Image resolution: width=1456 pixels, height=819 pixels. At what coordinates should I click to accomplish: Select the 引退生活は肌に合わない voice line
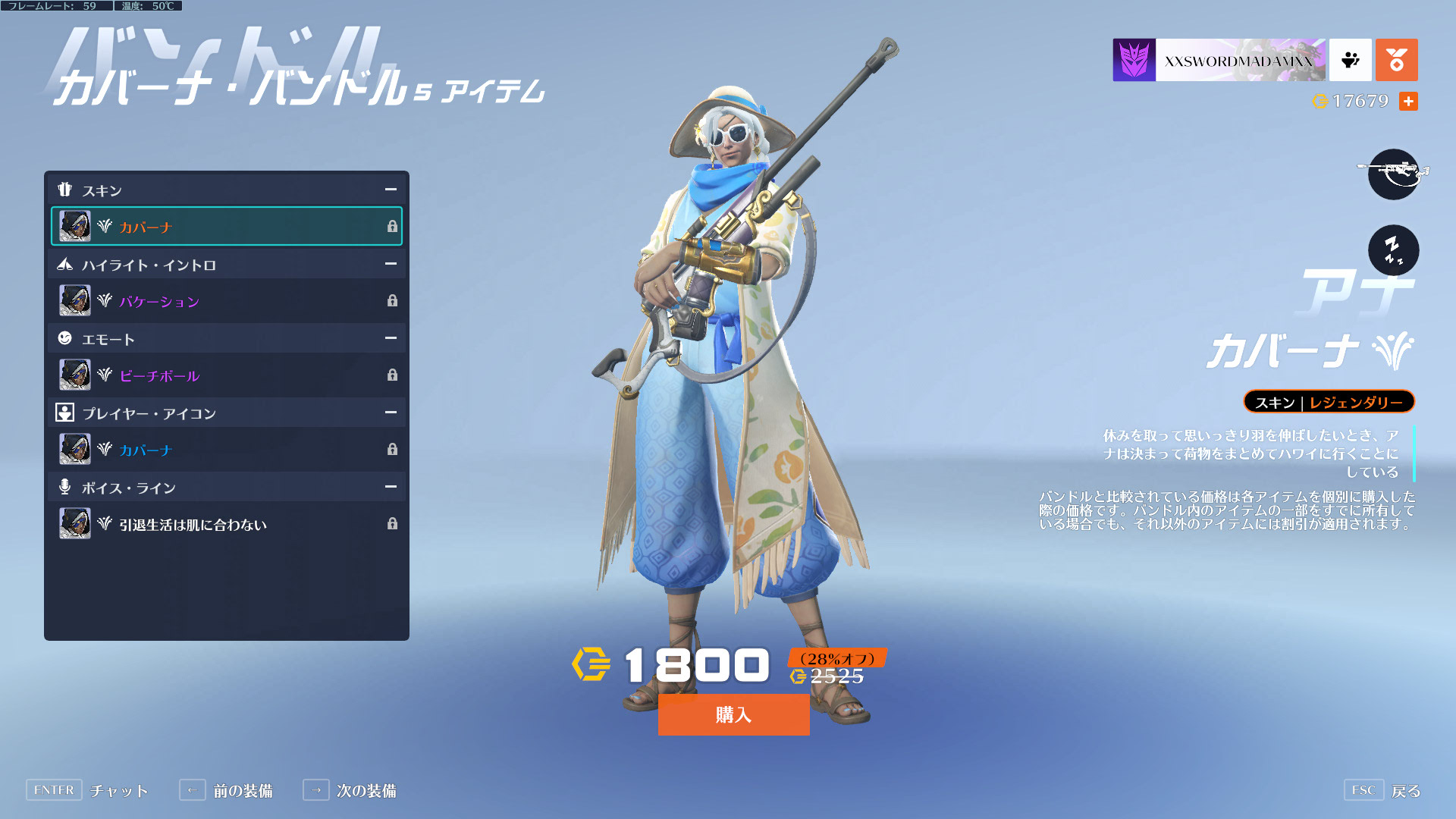tap(226, 524)
